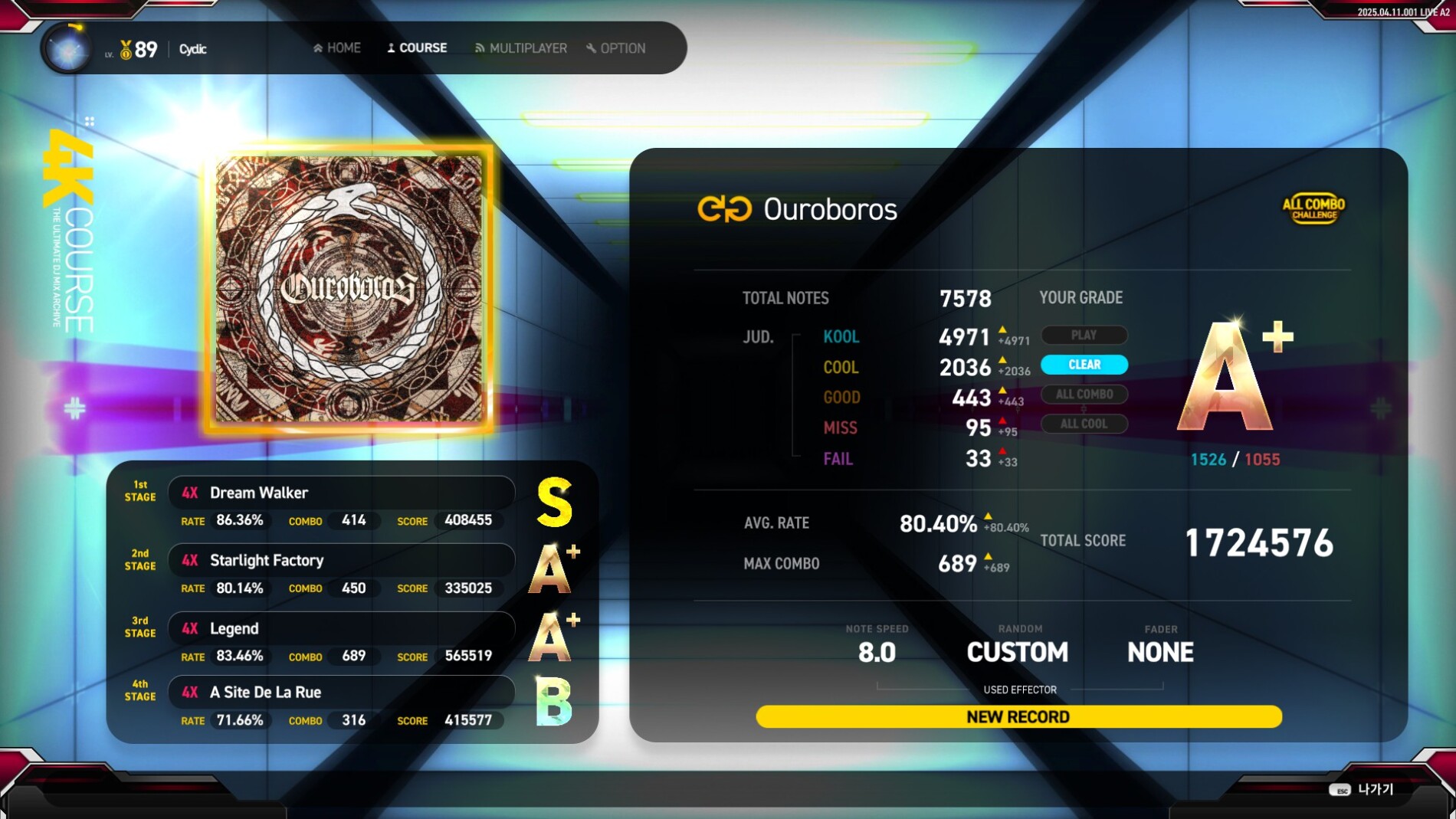
Task: Click the All Combo Challenge badge
Action: (1313, 208)
